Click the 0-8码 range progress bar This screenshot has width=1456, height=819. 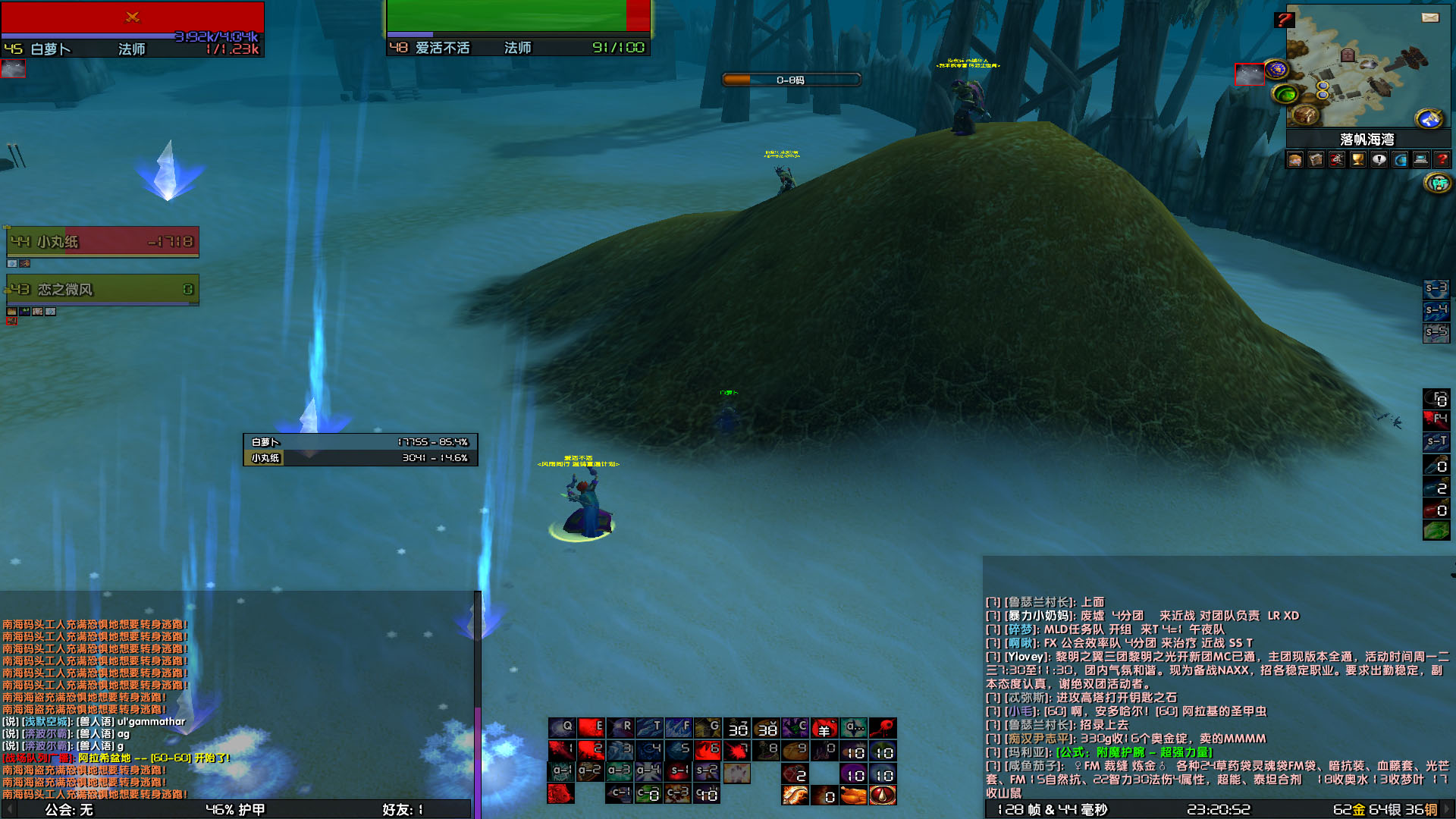pos(792,80)
